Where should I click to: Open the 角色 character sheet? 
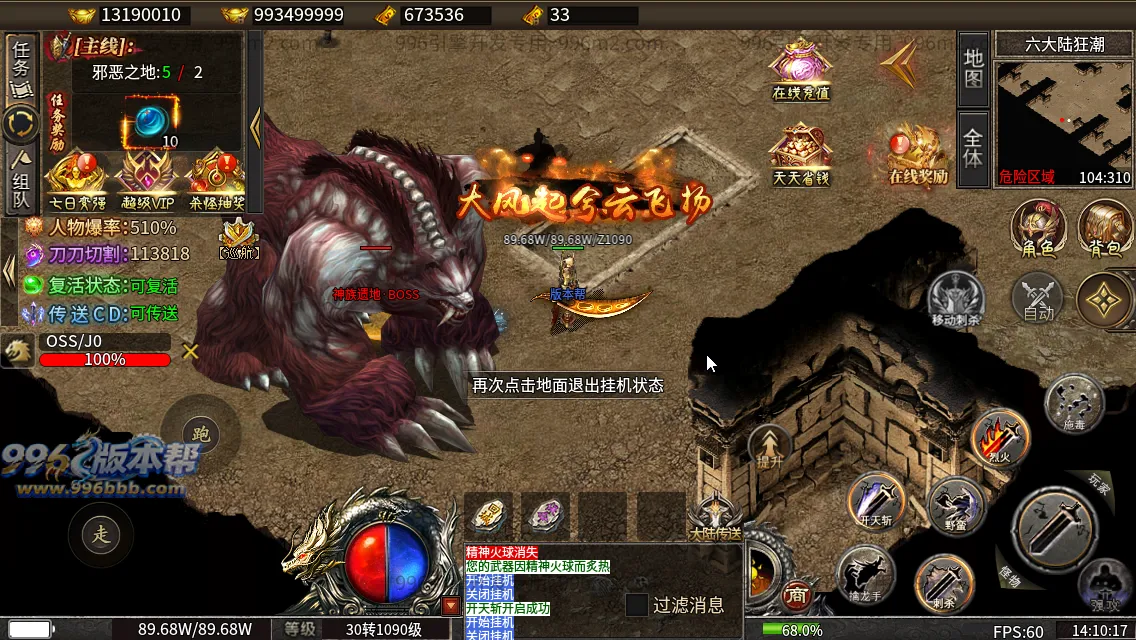1037,228
